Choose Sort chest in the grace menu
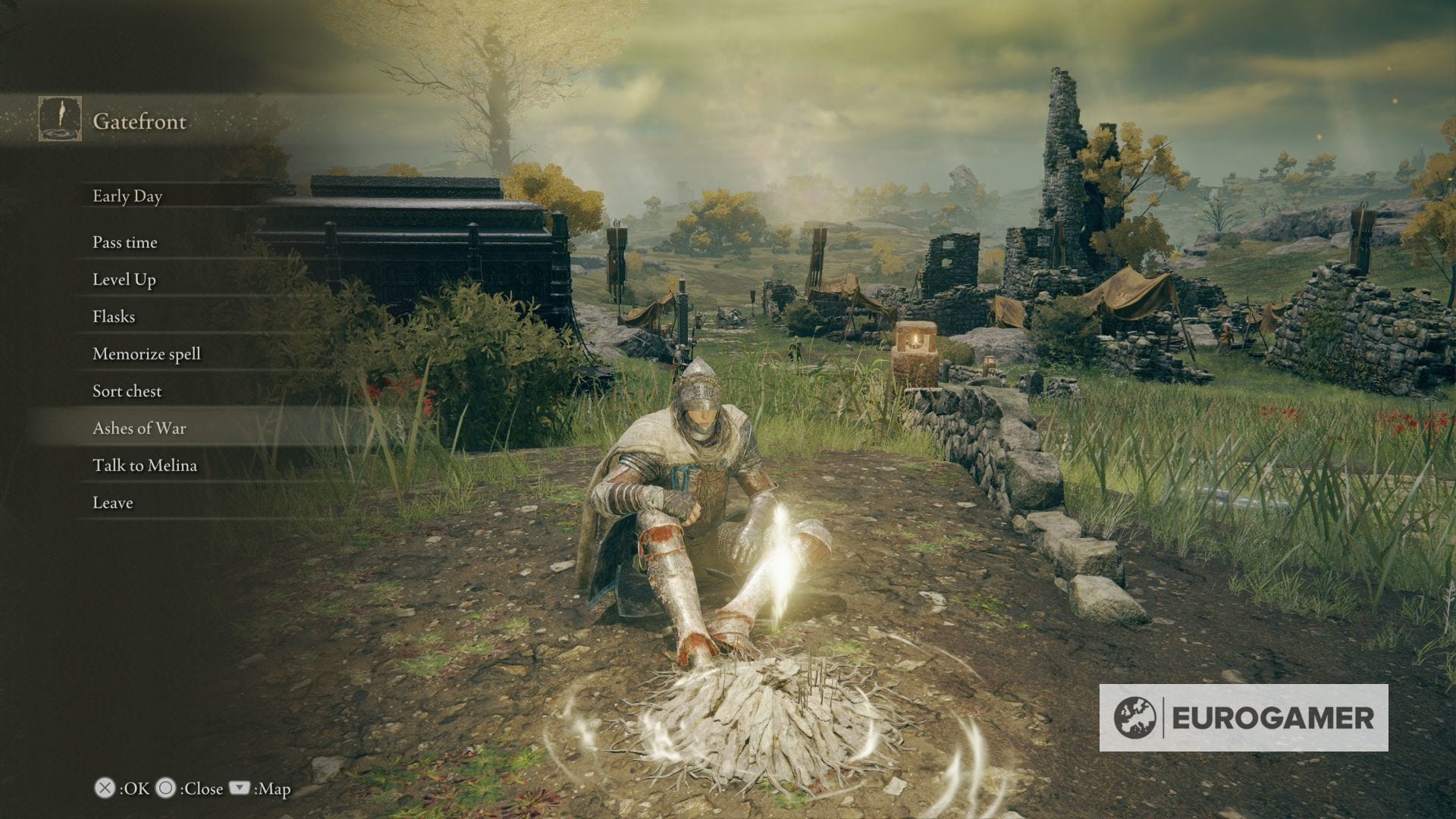1456x819 pixels. point(126,391)
